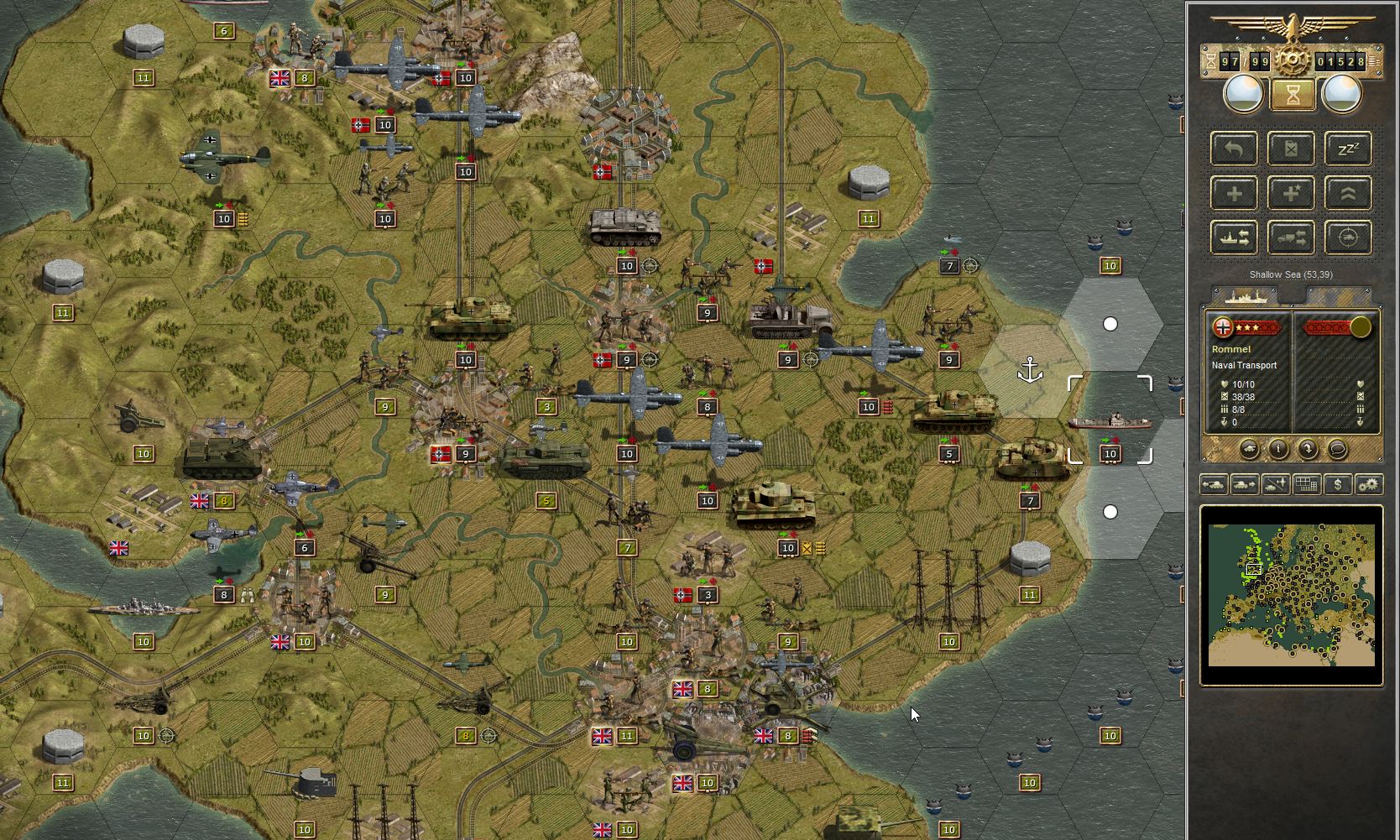1400x840 pixels.
Task: Reinforce the unit using the plus icon
Action: tap(1234, 193)
